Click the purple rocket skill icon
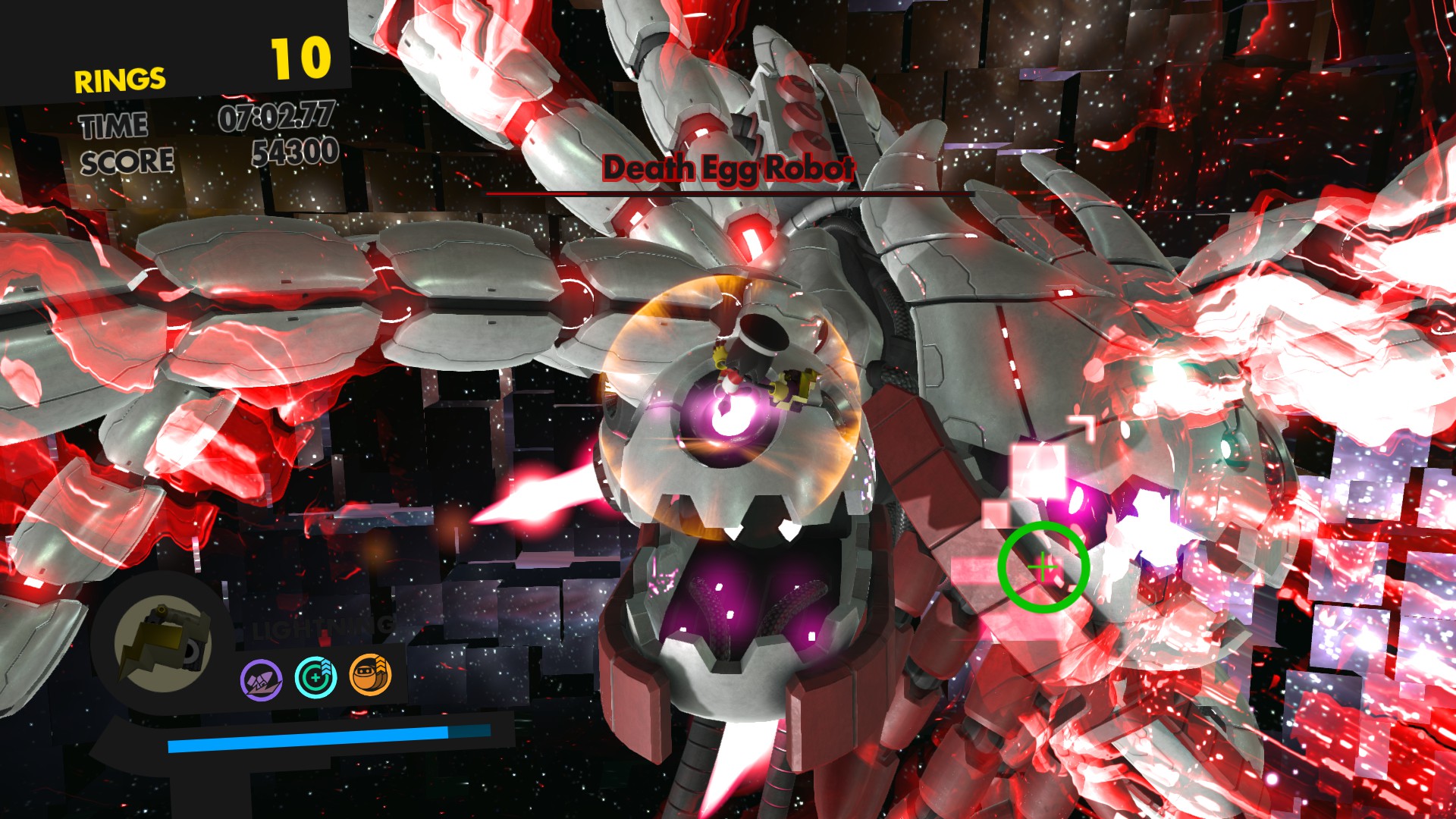The height and width of the screenshot is (819, 1456). pos(262,679)
